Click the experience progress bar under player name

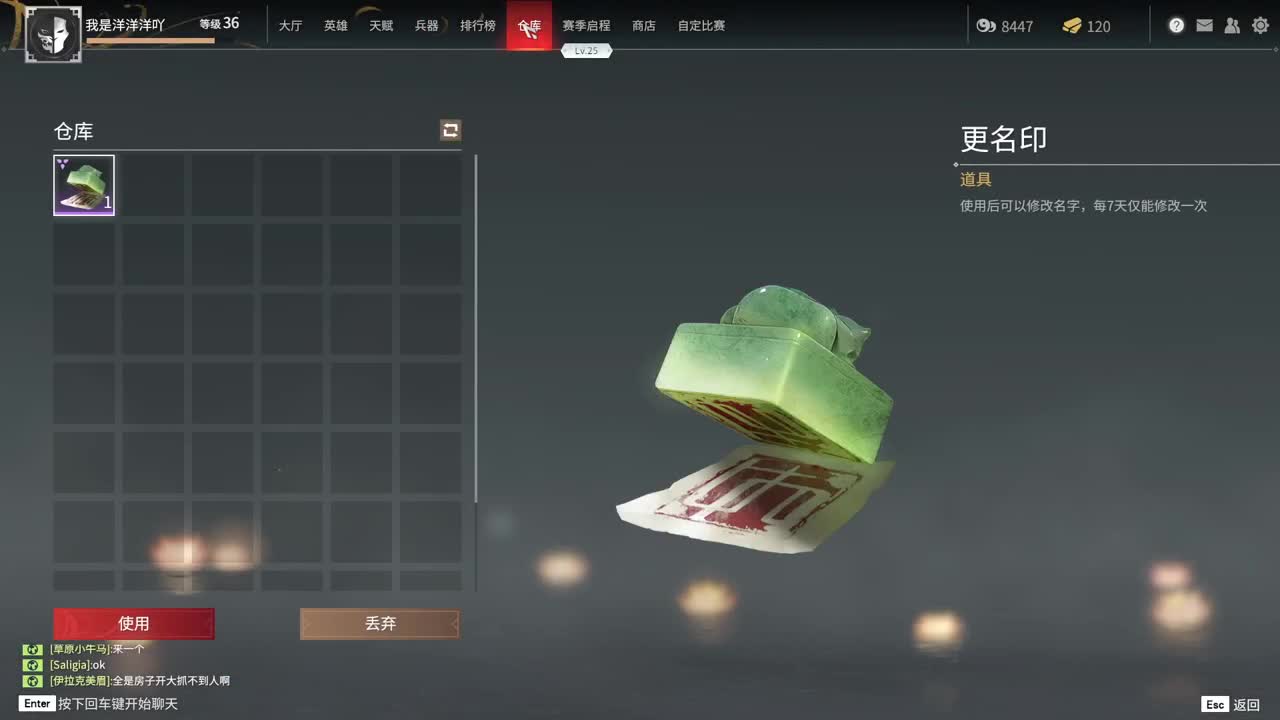[x=150, y=40]
